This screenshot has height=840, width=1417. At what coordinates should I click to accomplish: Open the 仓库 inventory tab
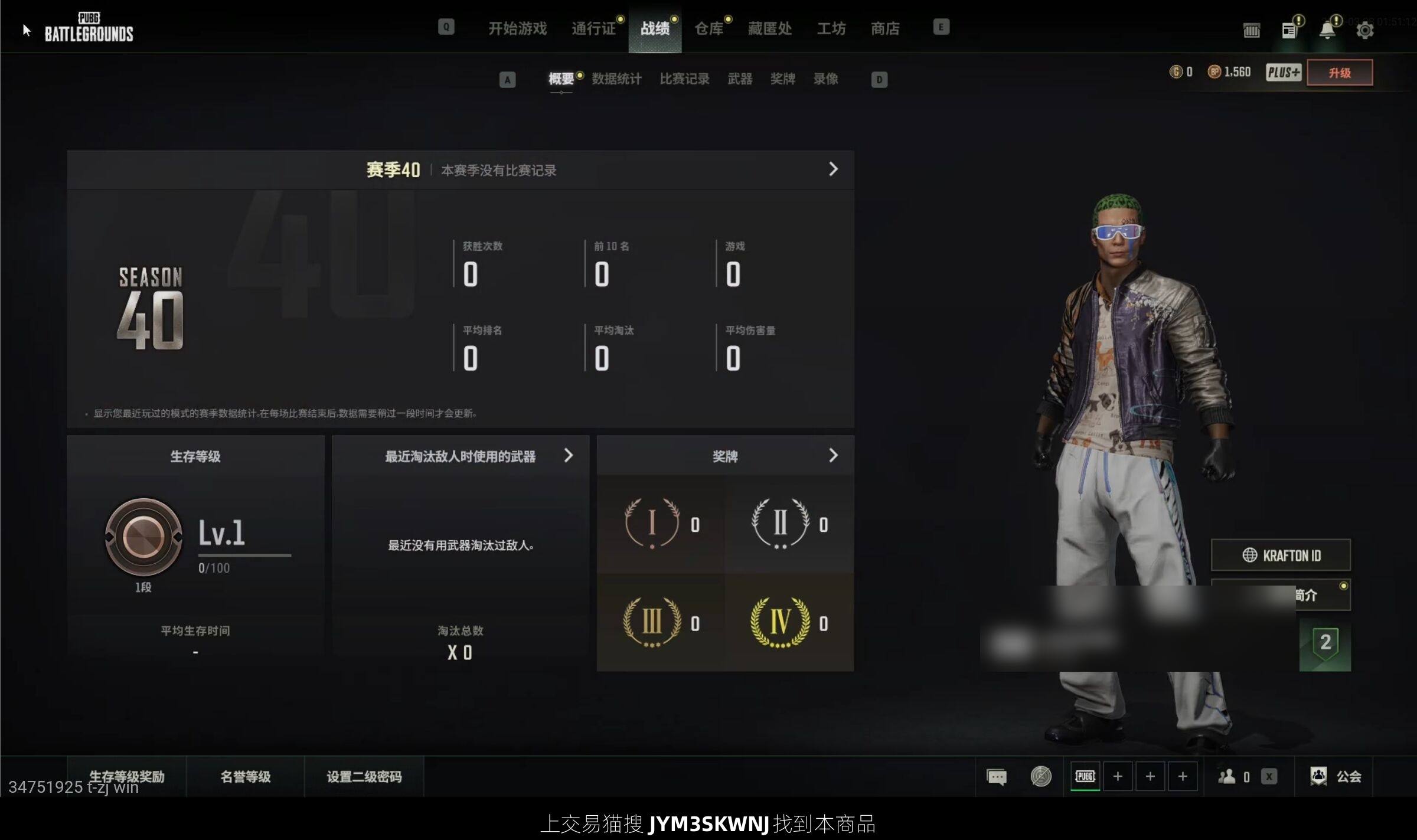coord(708,28)
